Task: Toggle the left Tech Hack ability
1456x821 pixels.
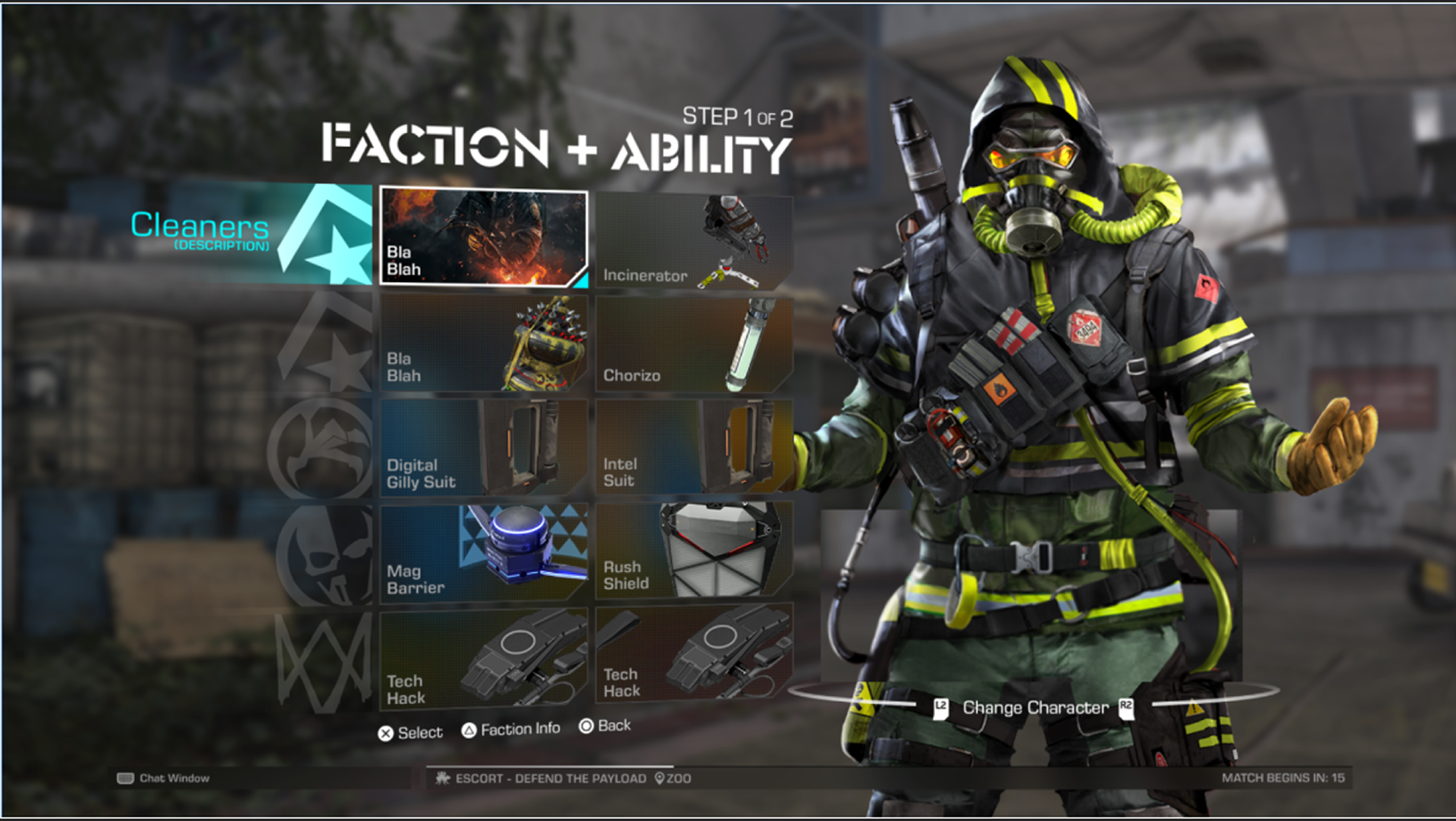Action: [483, 656]
